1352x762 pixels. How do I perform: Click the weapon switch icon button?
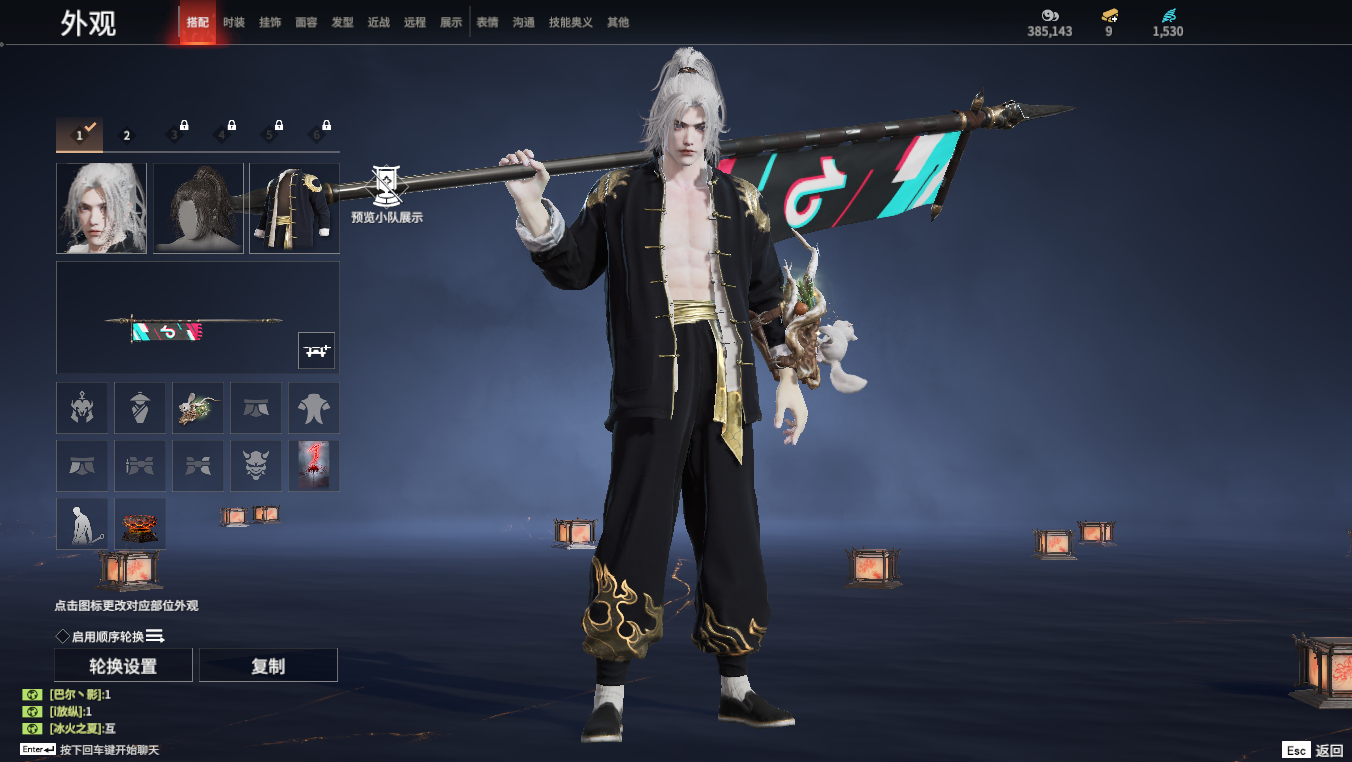click(316, 351)
